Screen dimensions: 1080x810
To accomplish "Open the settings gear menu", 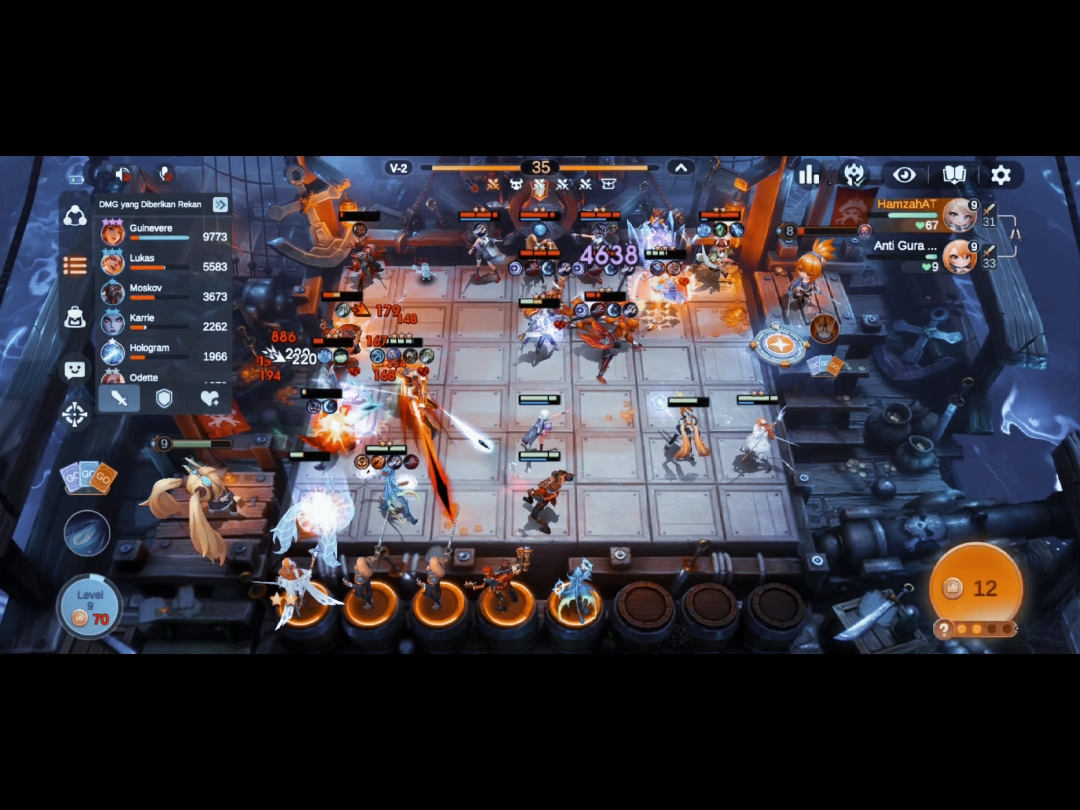I will pos(1000,175).
